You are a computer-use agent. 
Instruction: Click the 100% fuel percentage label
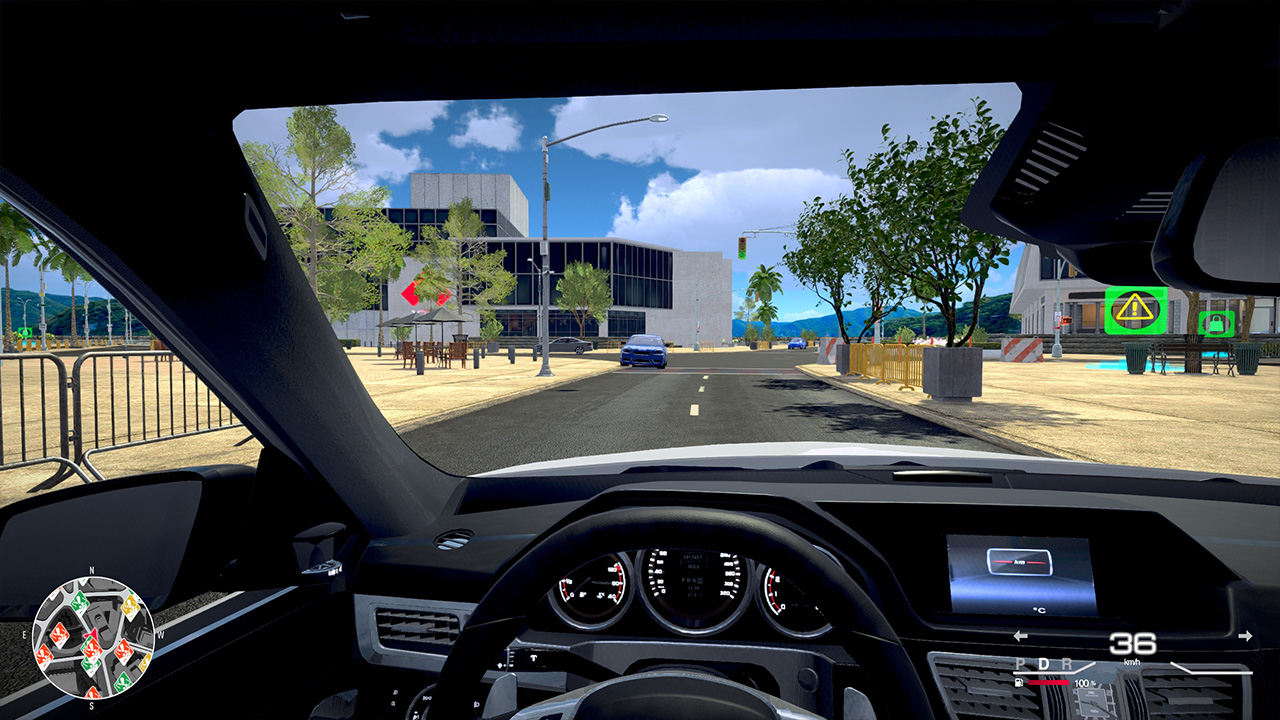(1084, 684)
